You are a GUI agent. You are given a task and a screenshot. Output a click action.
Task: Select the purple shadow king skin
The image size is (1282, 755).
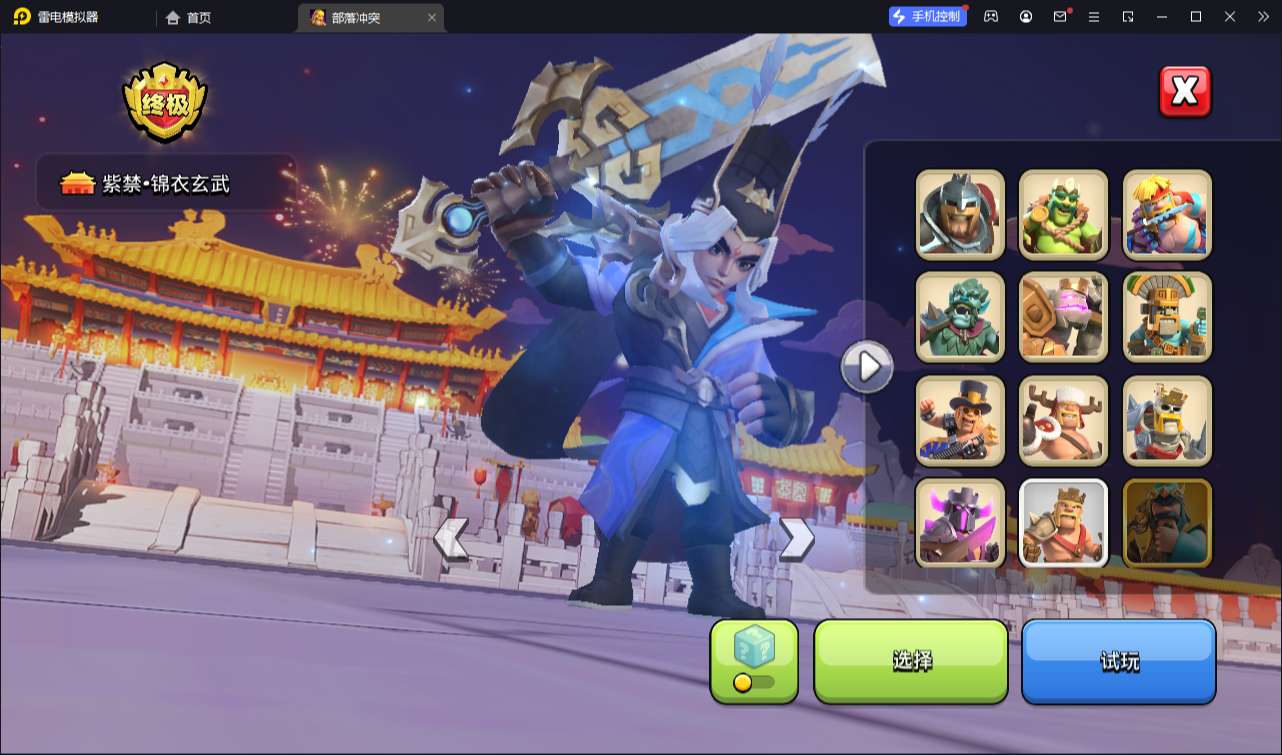960,523
